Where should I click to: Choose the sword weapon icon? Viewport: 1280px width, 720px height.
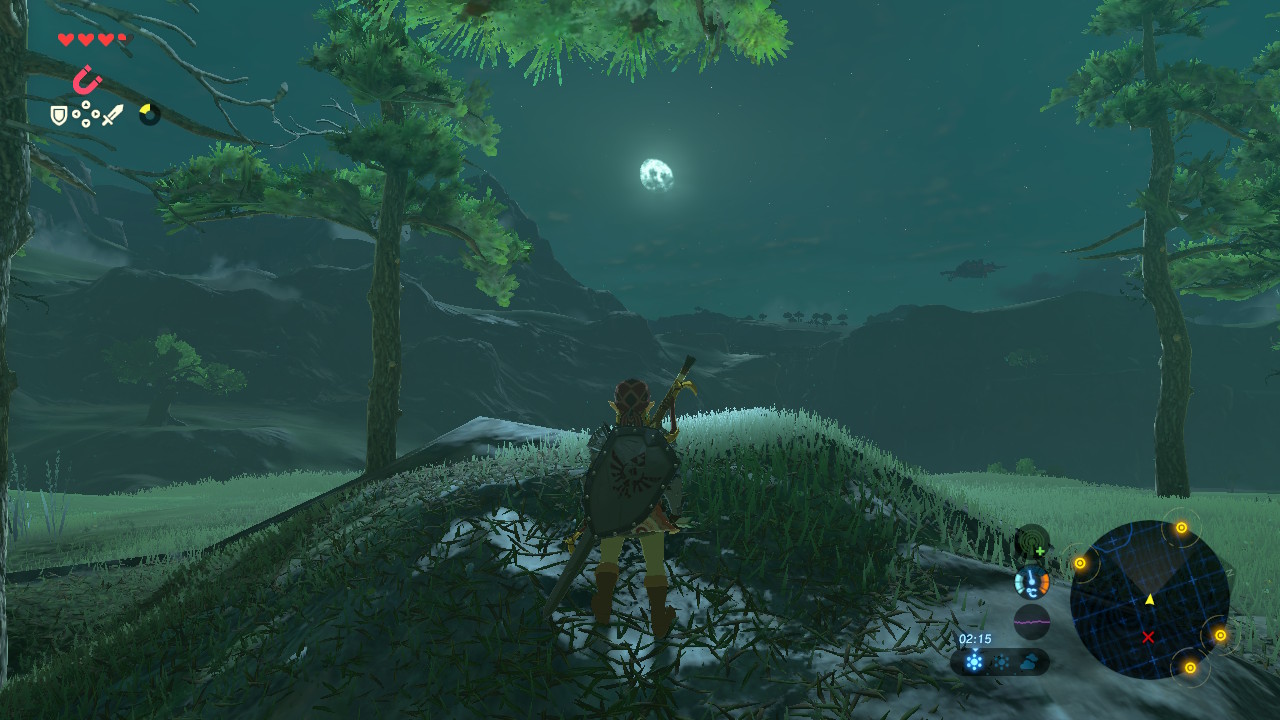(x=112, y=116)
